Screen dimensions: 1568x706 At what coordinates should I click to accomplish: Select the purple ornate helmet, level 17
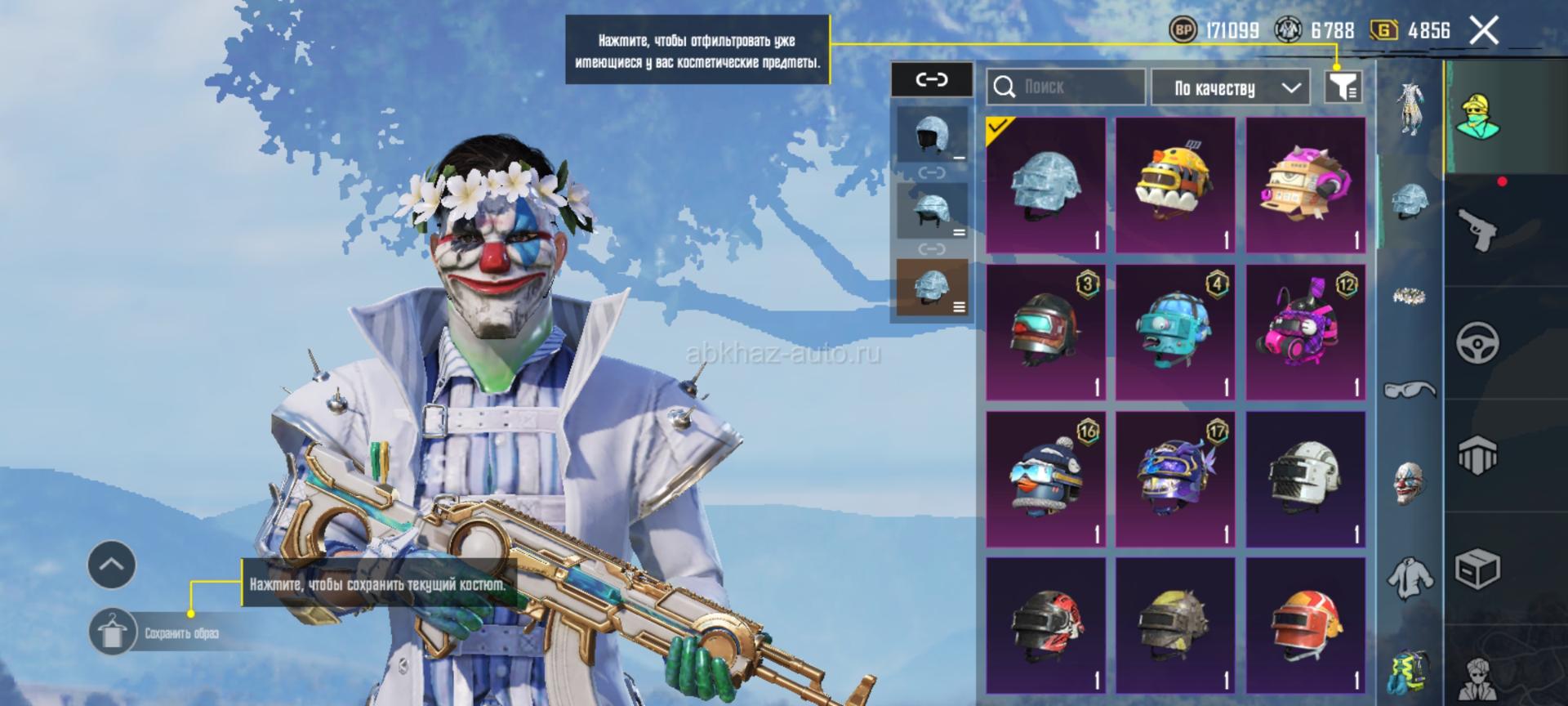(1175, 480)
